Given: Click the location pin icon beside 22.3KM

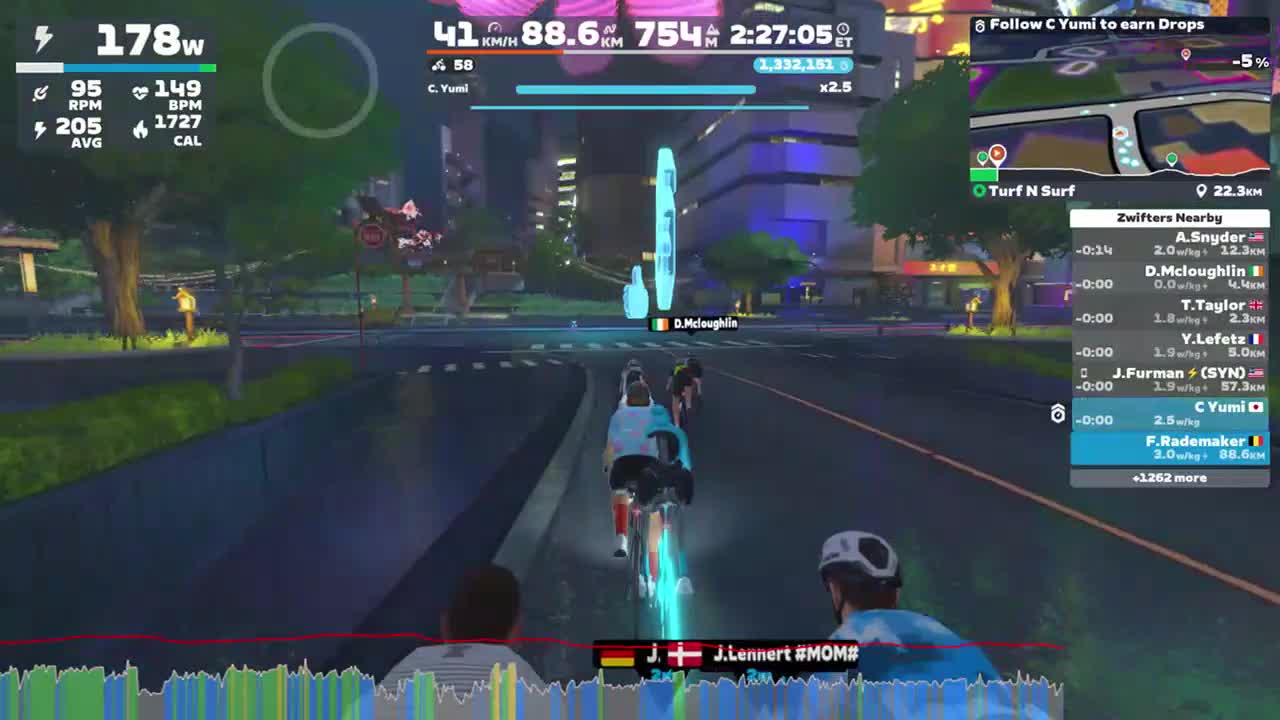Looking at the screenshot, I should (x=1201, y=190).
